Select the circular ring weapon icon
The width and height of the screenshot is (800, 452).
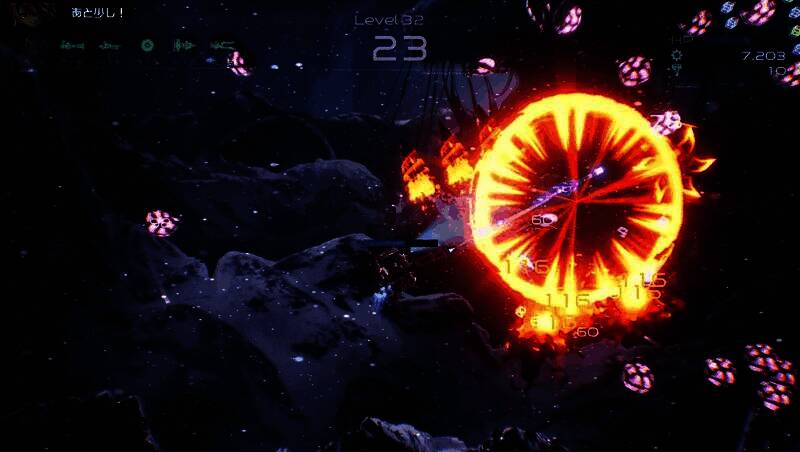[x=147, y=45]
